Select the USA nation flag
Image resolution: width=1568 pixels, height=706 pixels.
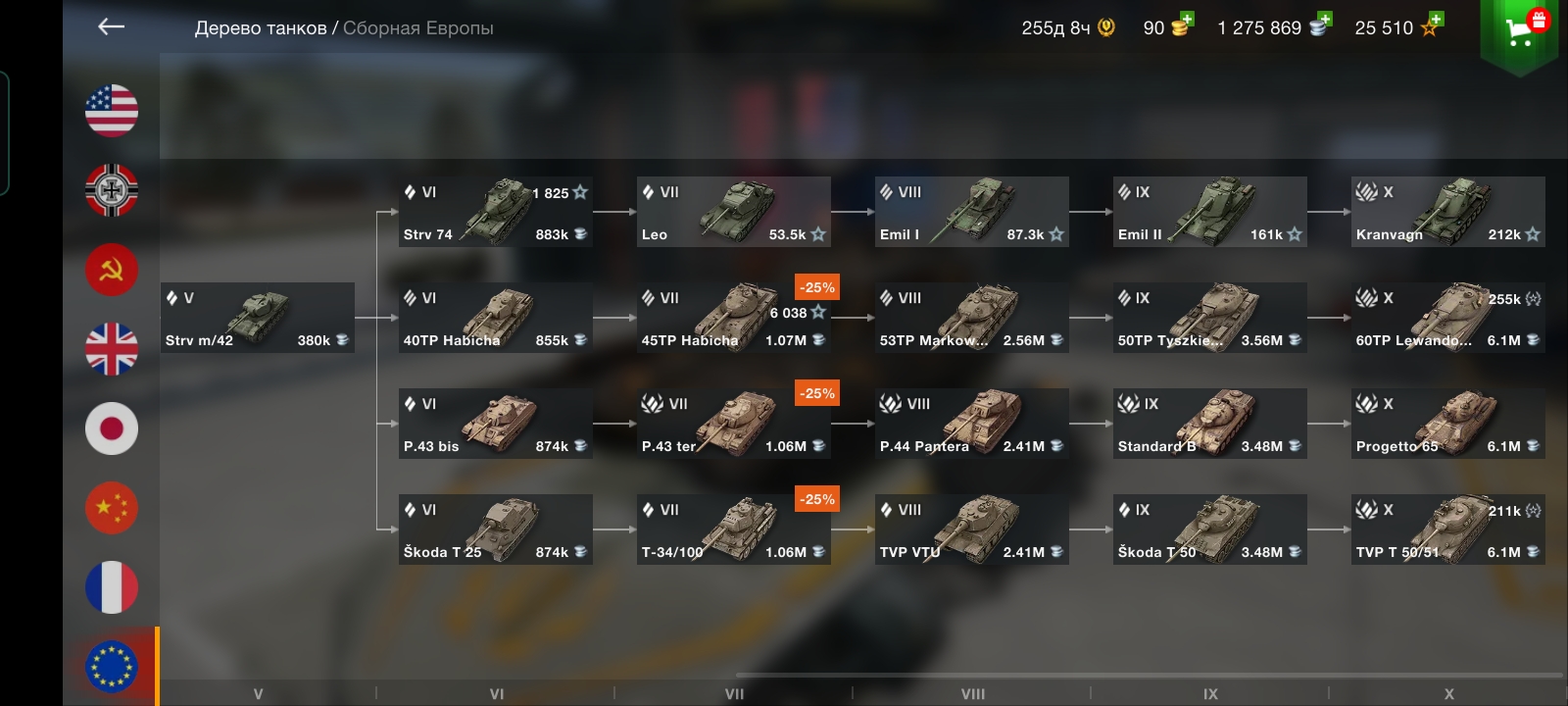pos(112,111)
